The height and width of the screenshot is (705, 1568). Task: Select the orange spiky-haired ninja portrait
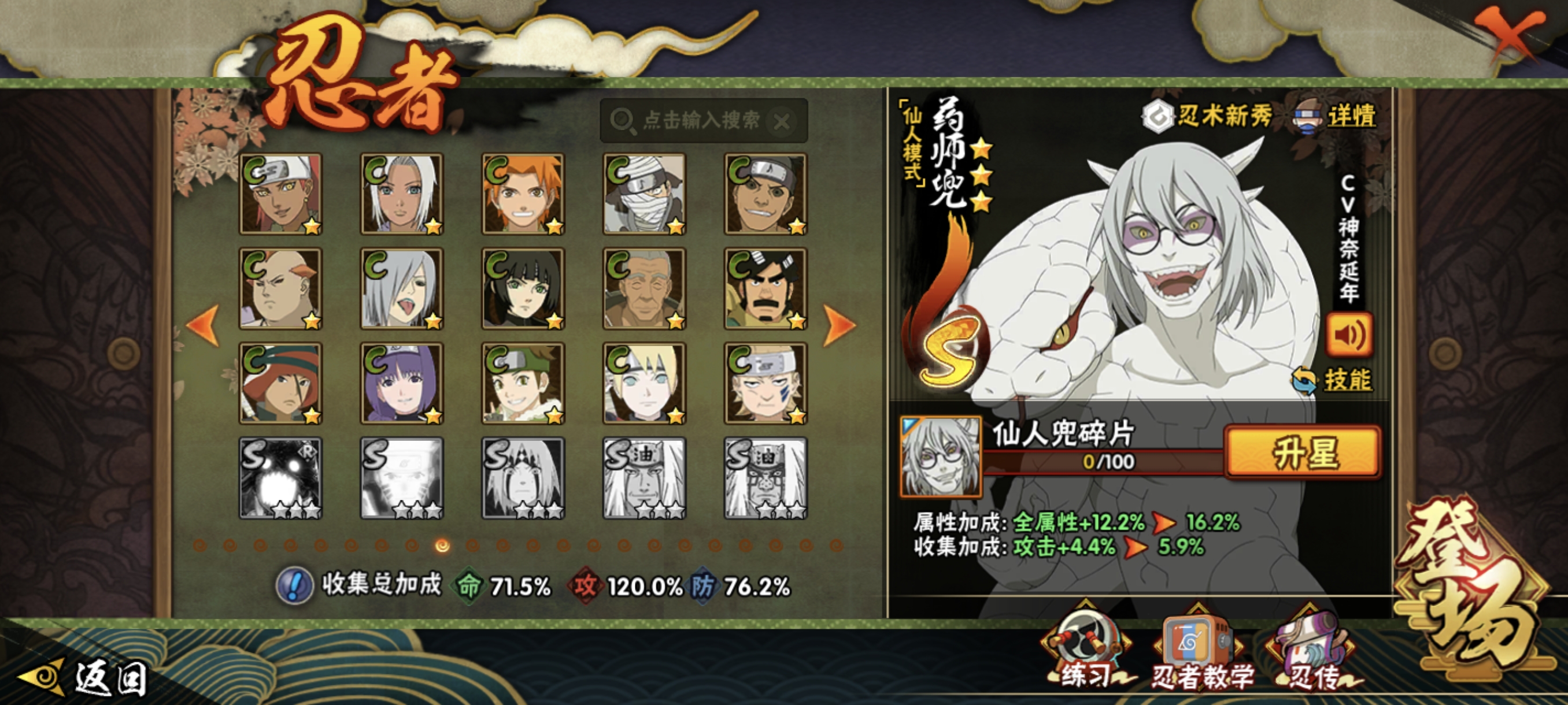tap(523, 194)
